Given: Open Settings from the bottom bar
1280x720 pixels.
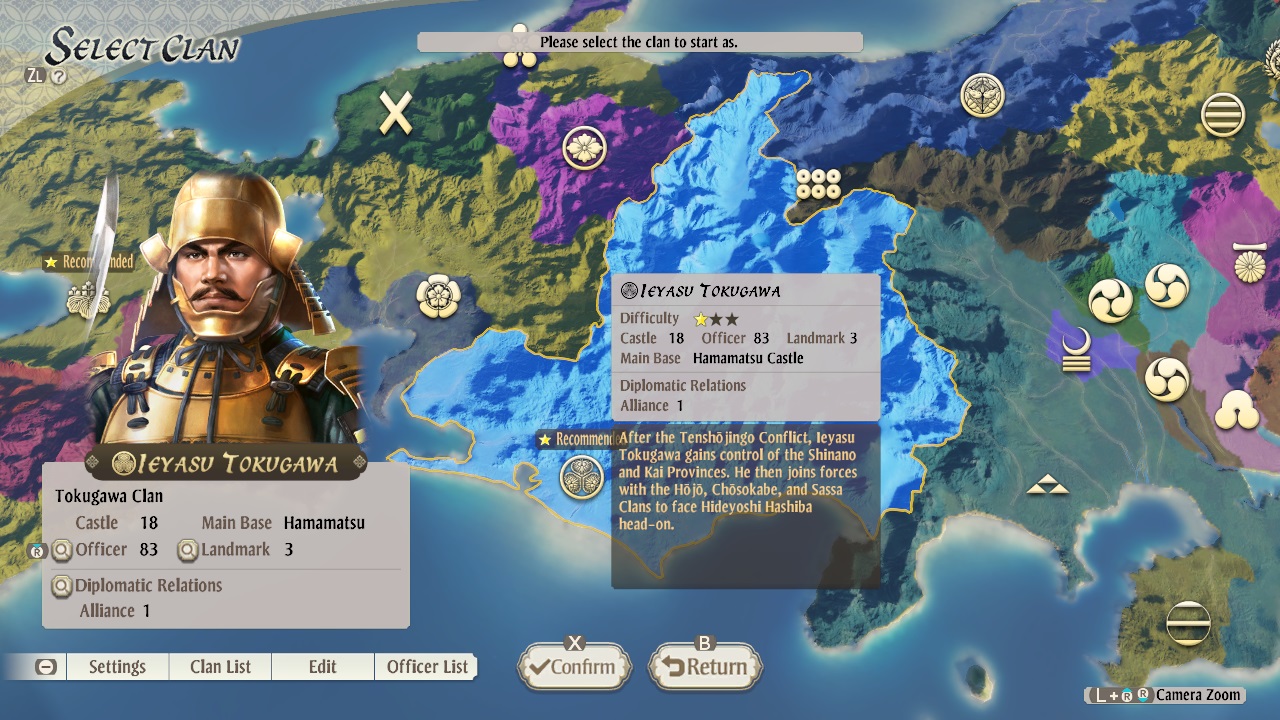Looking at the screenshot, I should [x=117, y=666].
